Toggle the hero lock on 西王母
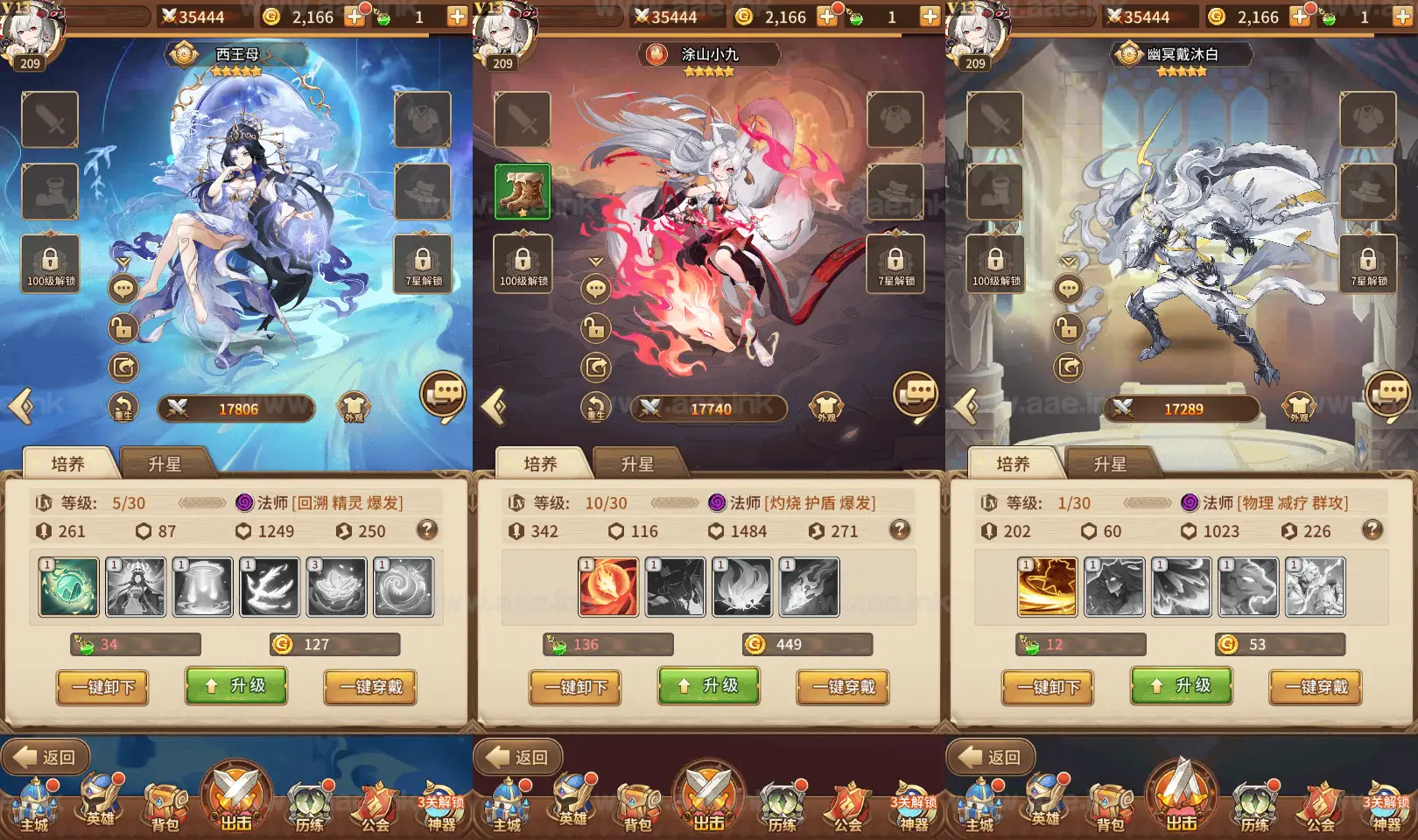1418x840 pixels. (x=123, y=330)
